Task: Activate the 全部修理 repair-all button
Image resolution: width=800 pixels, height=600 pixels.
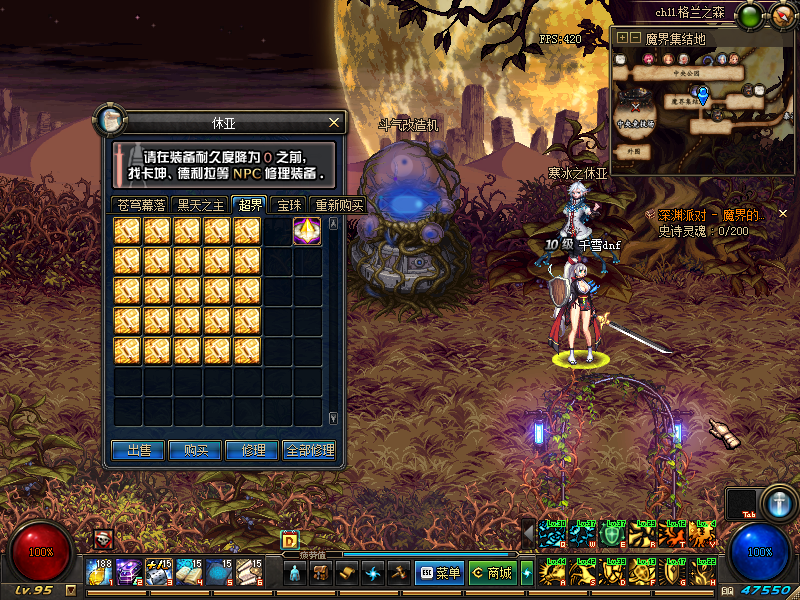Action: [309, 450]
